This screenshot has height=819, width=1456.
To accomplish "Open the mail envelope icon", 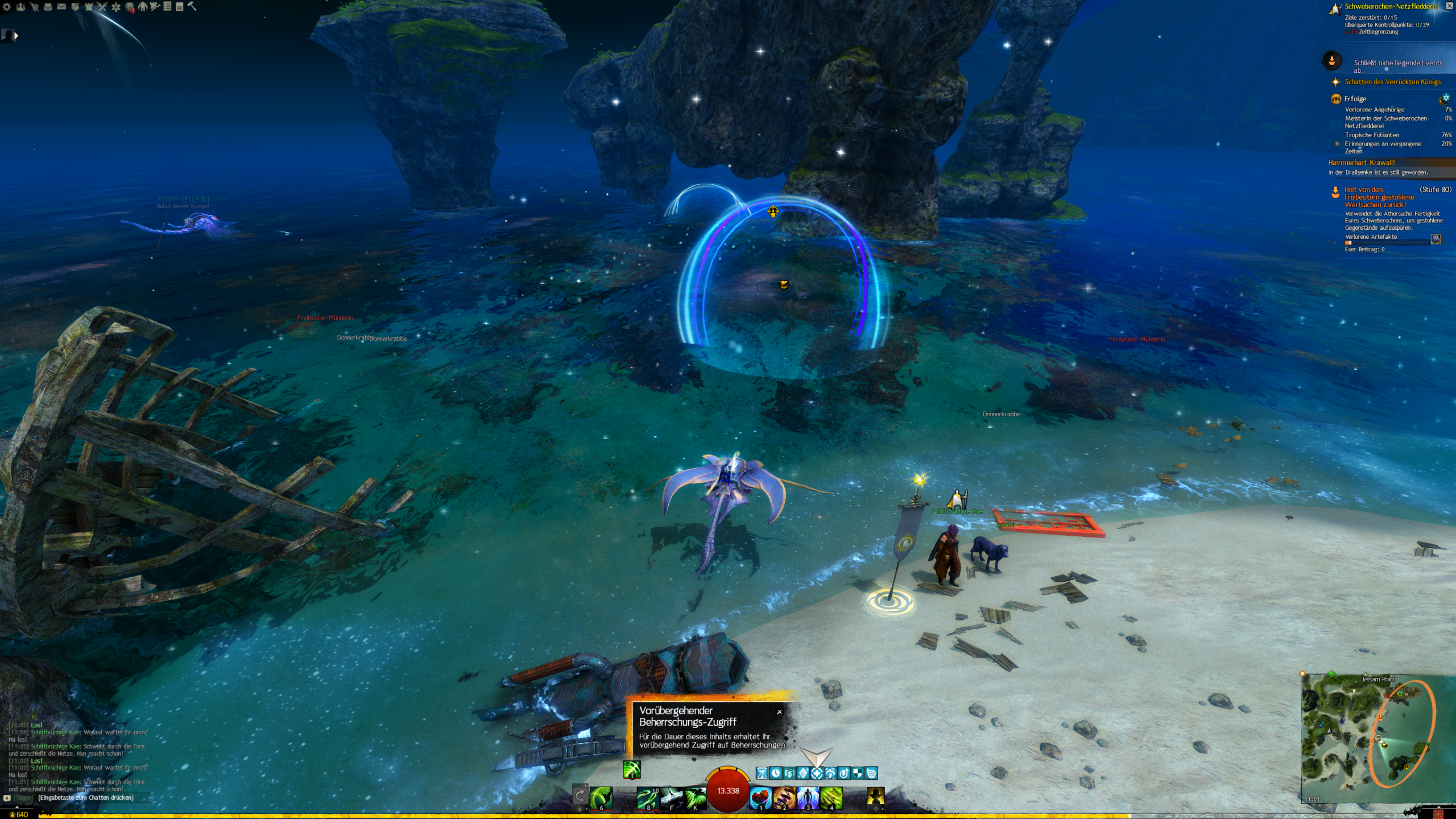I will pyautogui.click(x=61, y=7).
